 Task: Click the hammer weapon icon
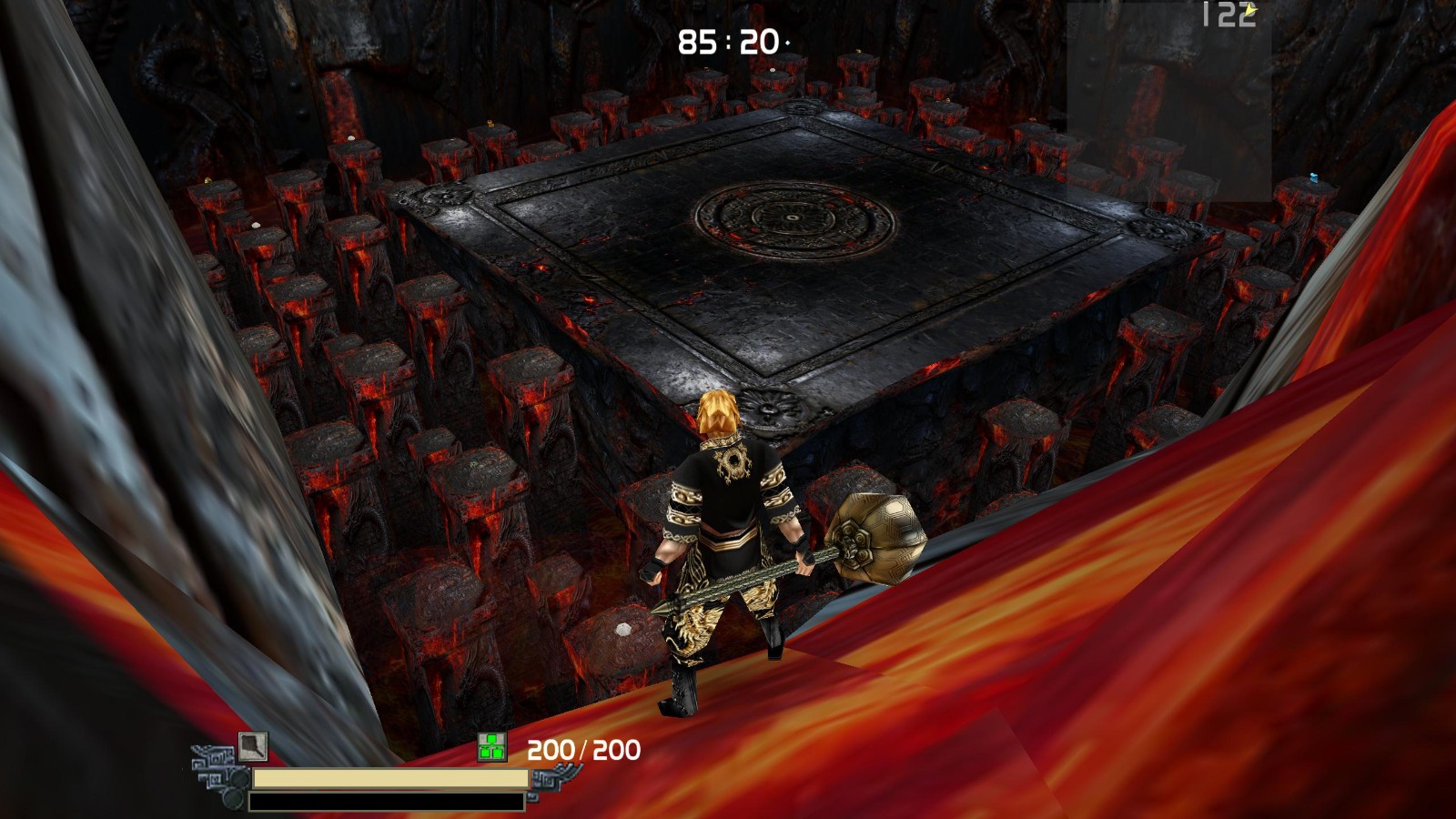tap(253, 746)
